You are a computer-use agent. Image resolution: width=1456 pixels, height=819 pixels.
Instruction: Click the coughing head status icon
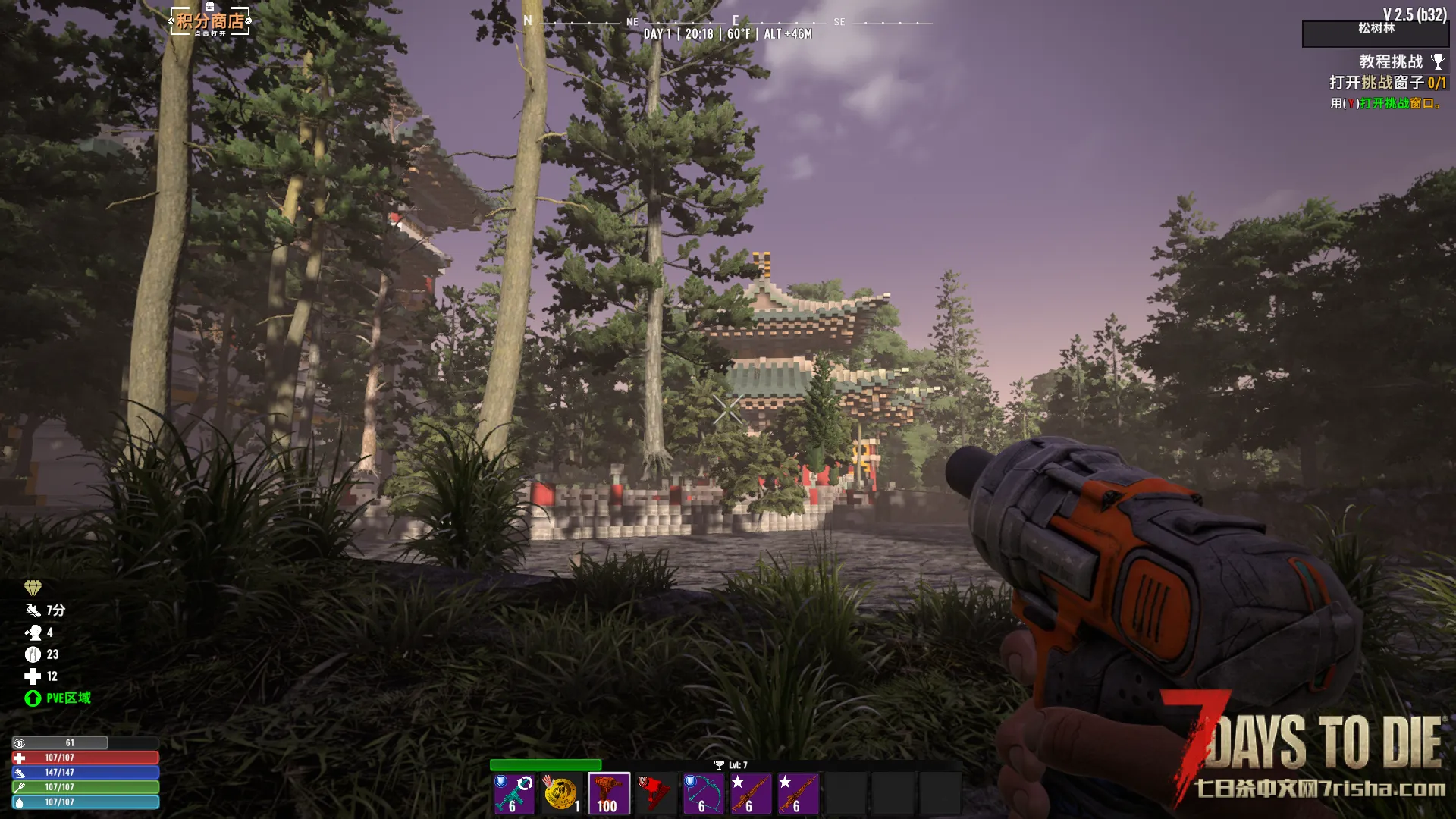click(33, 632)
